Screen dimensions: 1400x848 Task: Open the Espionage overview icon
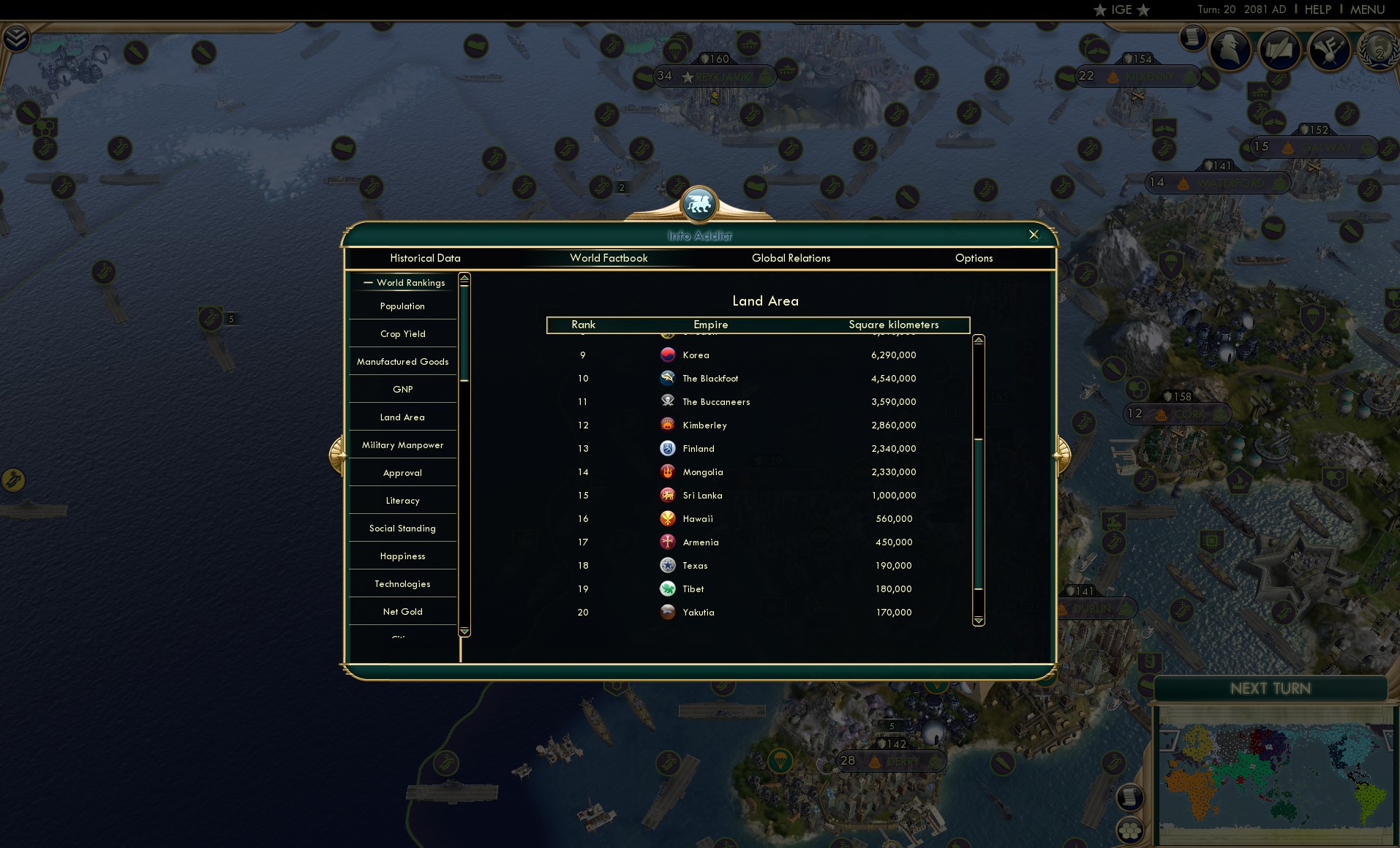point(1231,50)
